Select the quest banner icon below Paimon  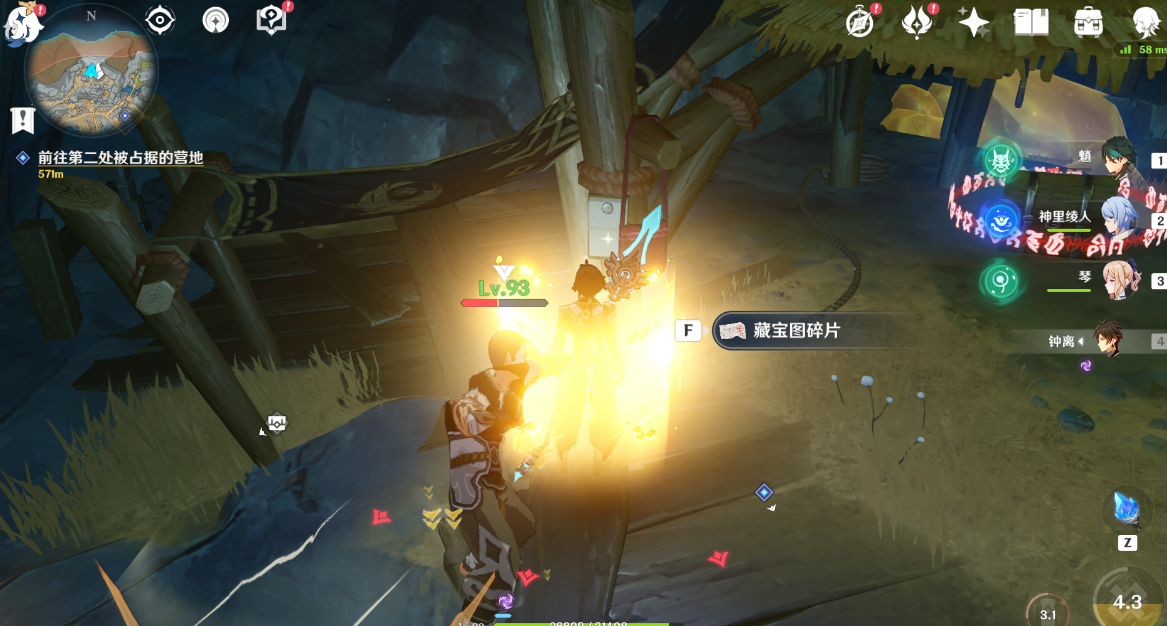pos(22,120)
